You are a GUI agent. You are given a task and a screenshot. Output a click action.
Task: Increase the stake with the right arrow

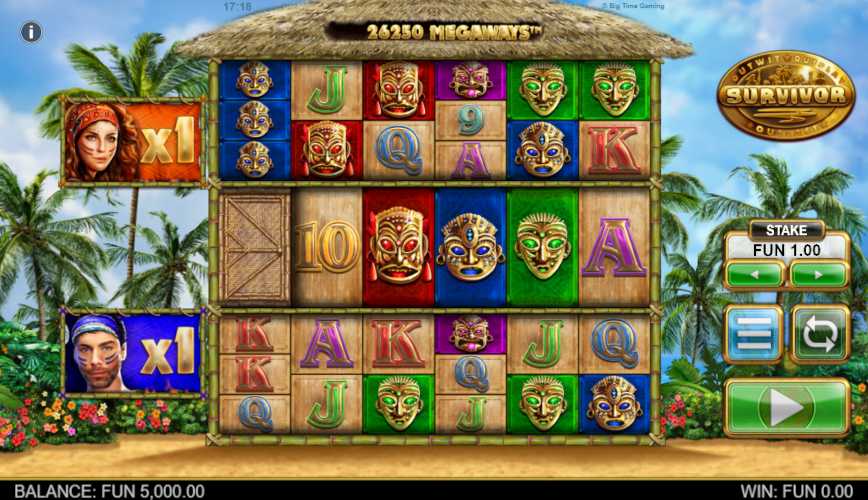[x=819, y=273]
